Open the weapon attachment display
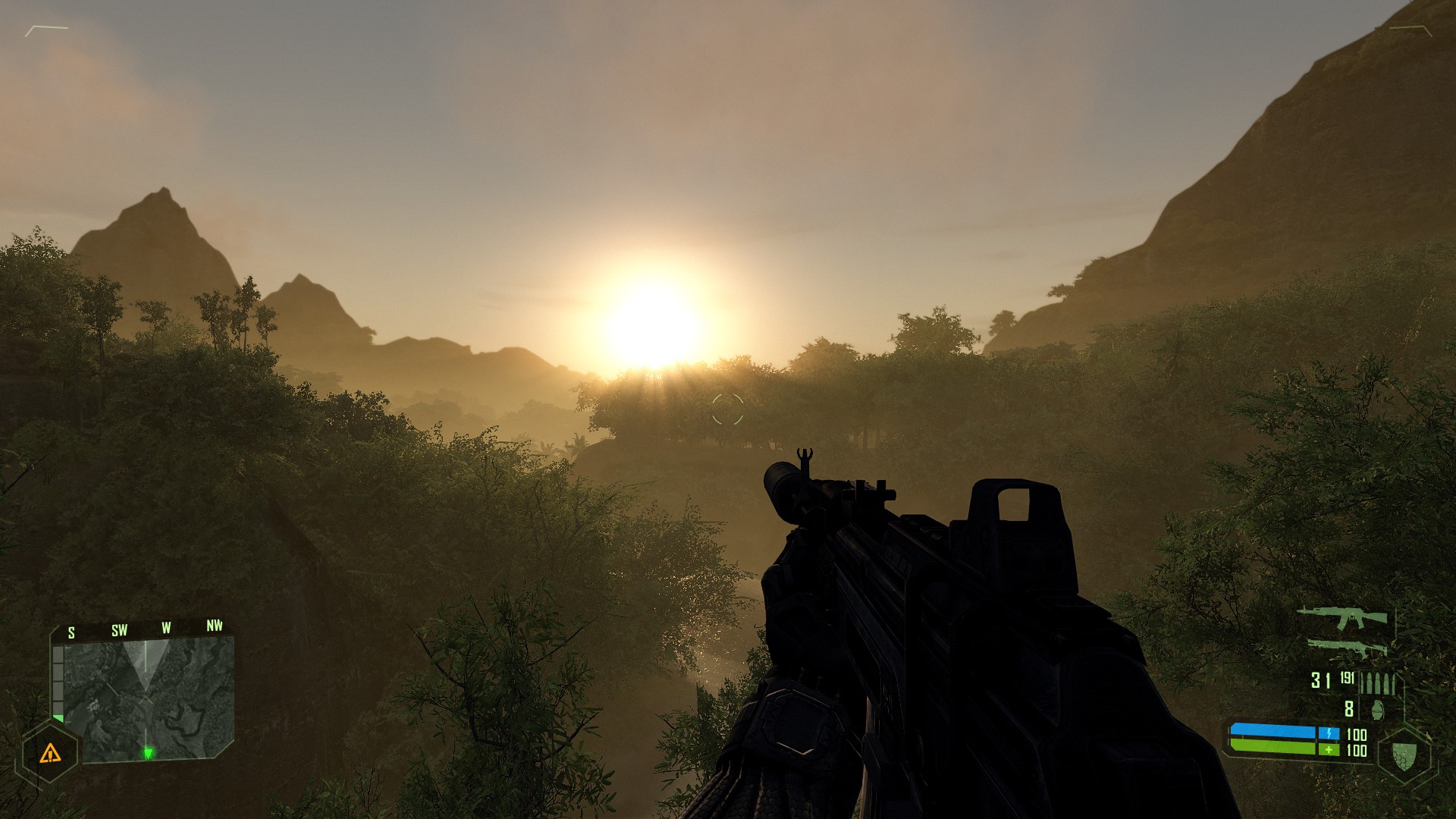The width and height of the screenshot is (1456, 819). point(1348,648)
